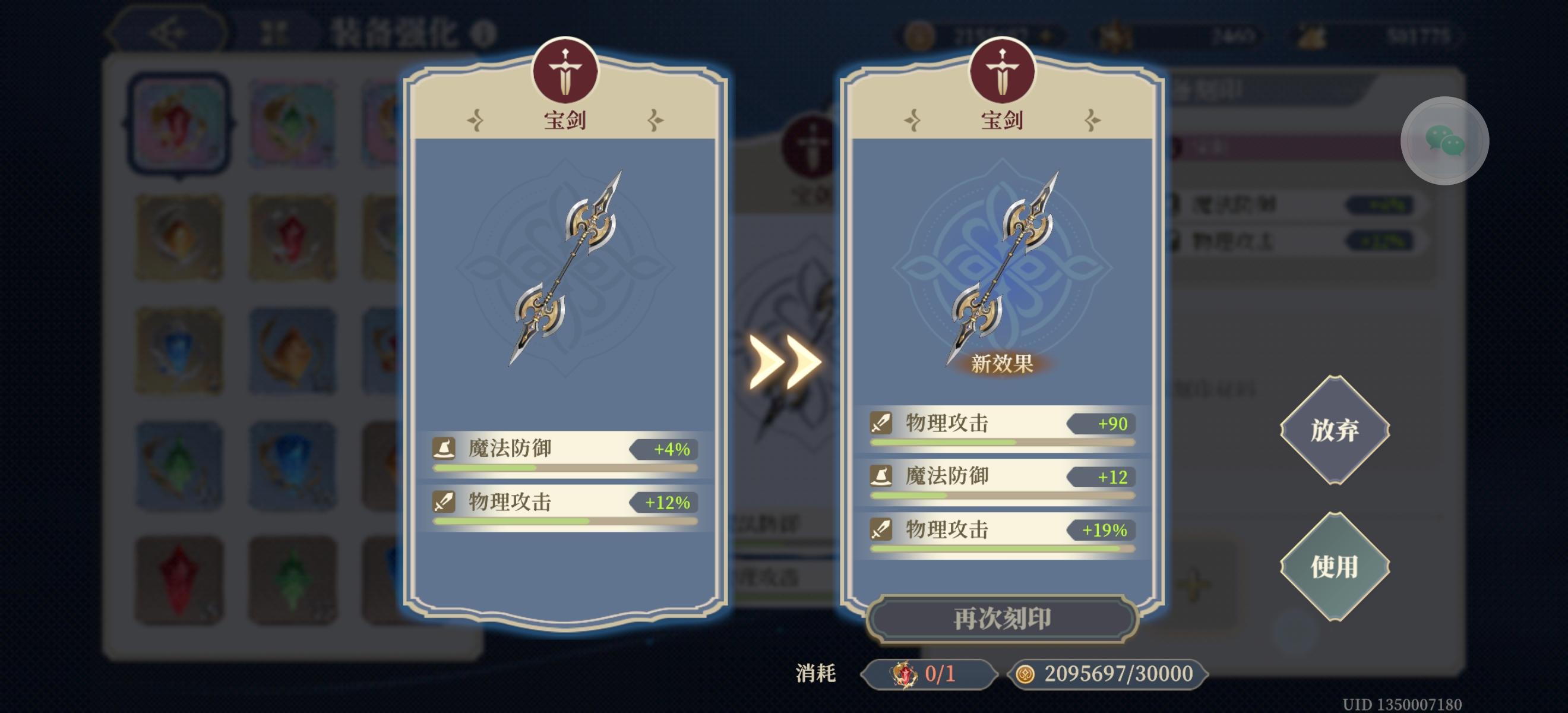Click the sword icon above the right 宝剑 card
Screen dimensions: 1568x713
(x=1001, y=70)
